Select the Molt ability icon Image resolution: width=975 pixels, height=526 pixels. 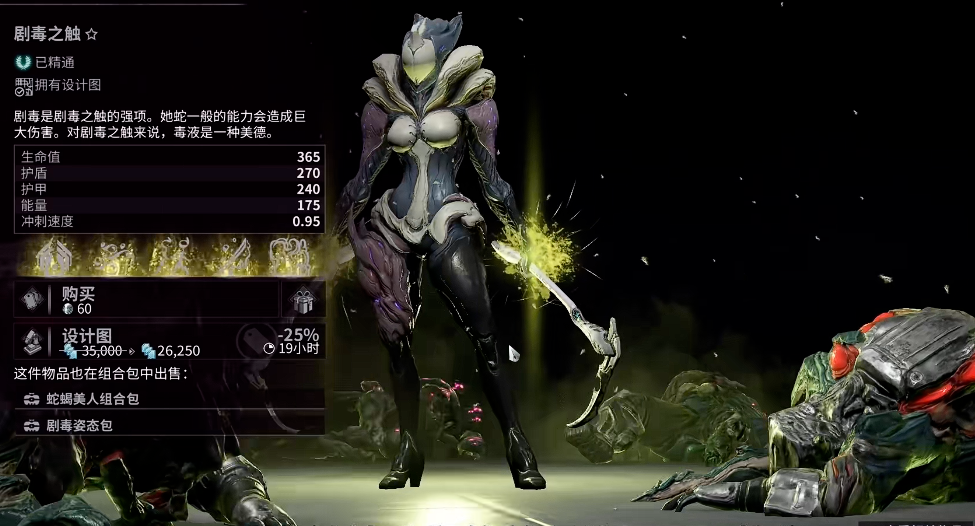pyautogui.click(x=171, y=258)
